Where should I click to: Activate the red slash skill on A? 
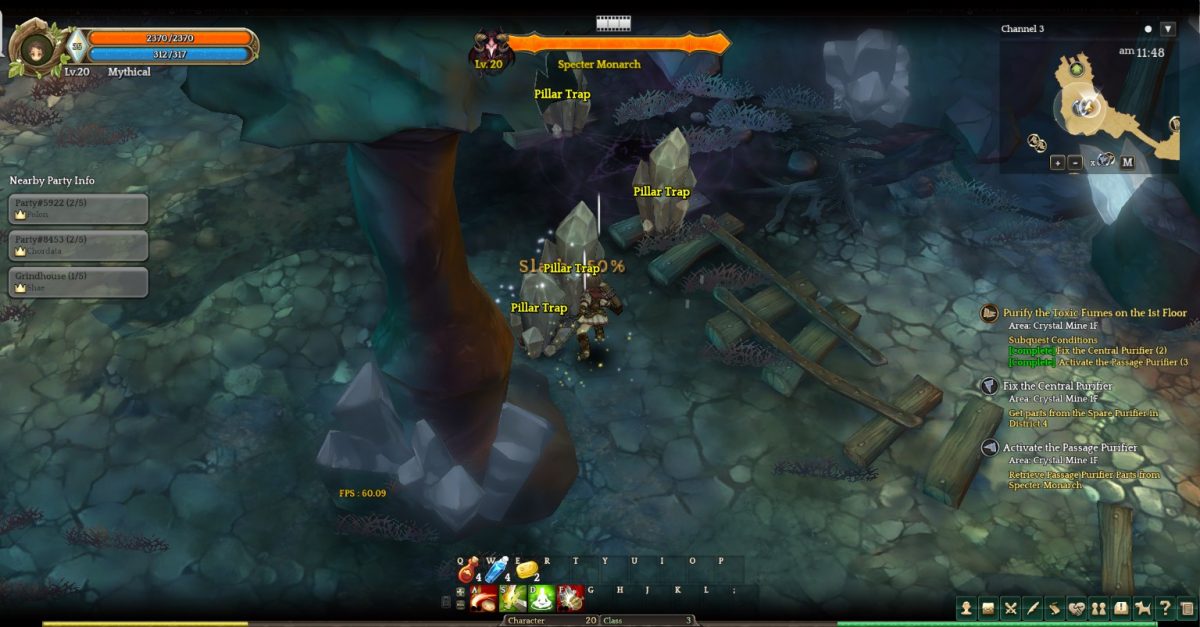click(483, 598)
